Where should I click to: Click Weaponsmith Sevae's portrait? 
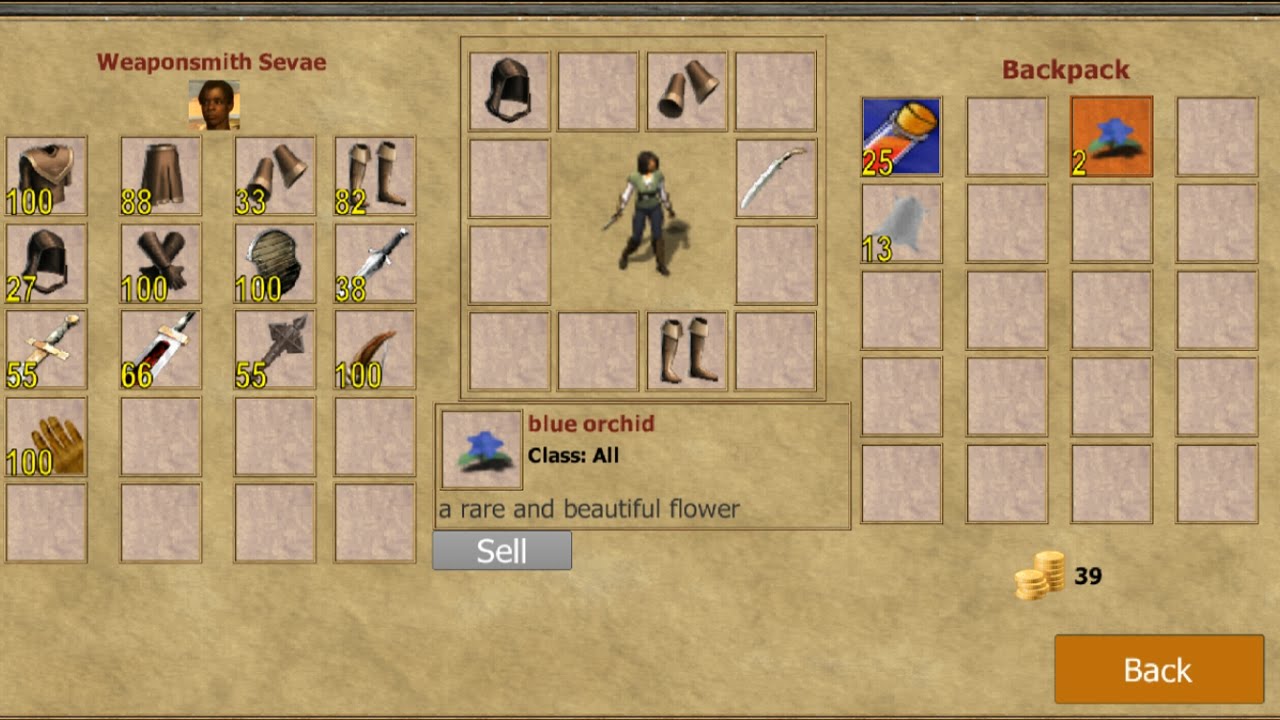tap(214, 105)
